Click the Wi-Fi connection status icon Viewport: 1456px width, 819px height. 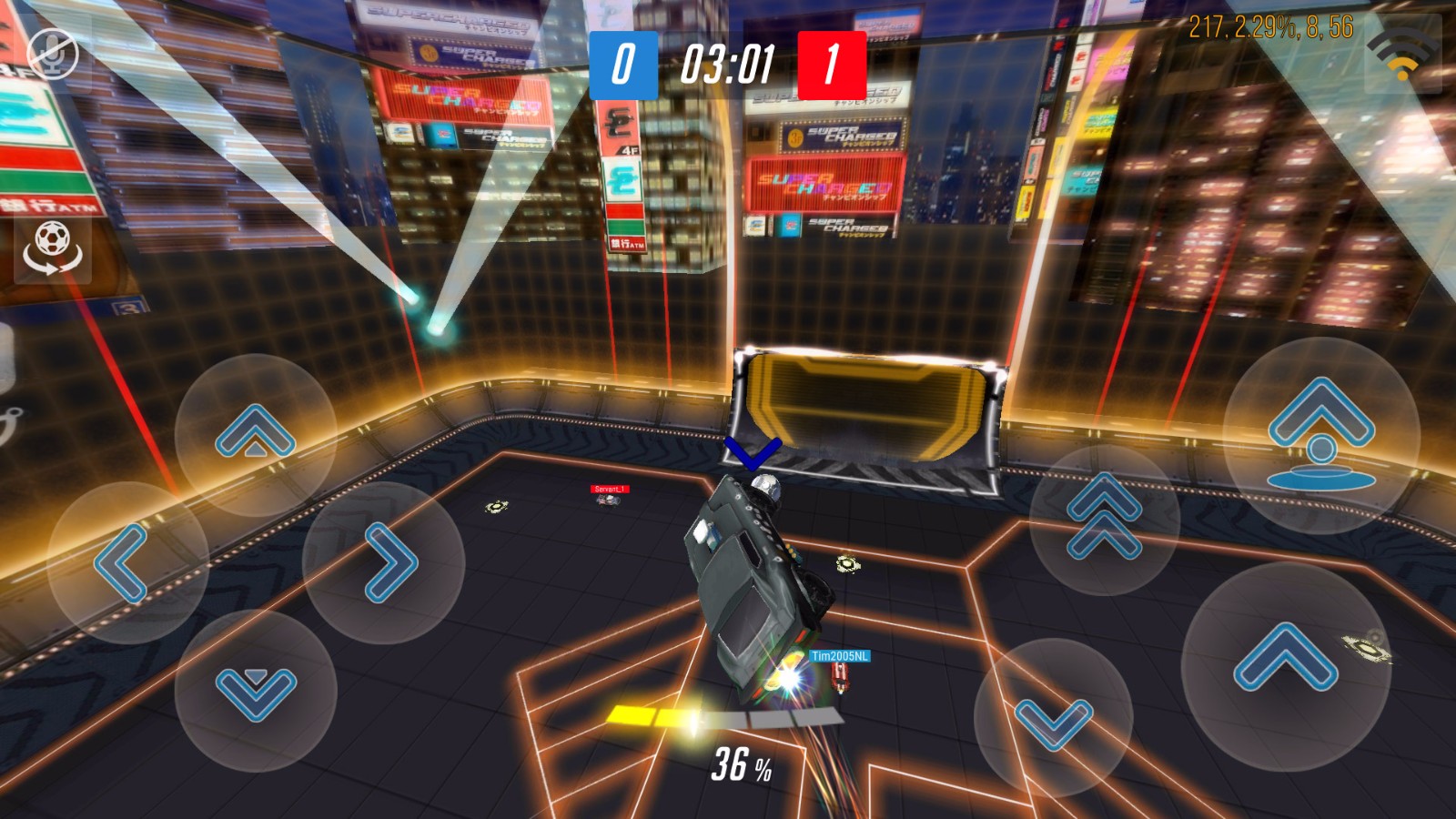(1403, 55)
